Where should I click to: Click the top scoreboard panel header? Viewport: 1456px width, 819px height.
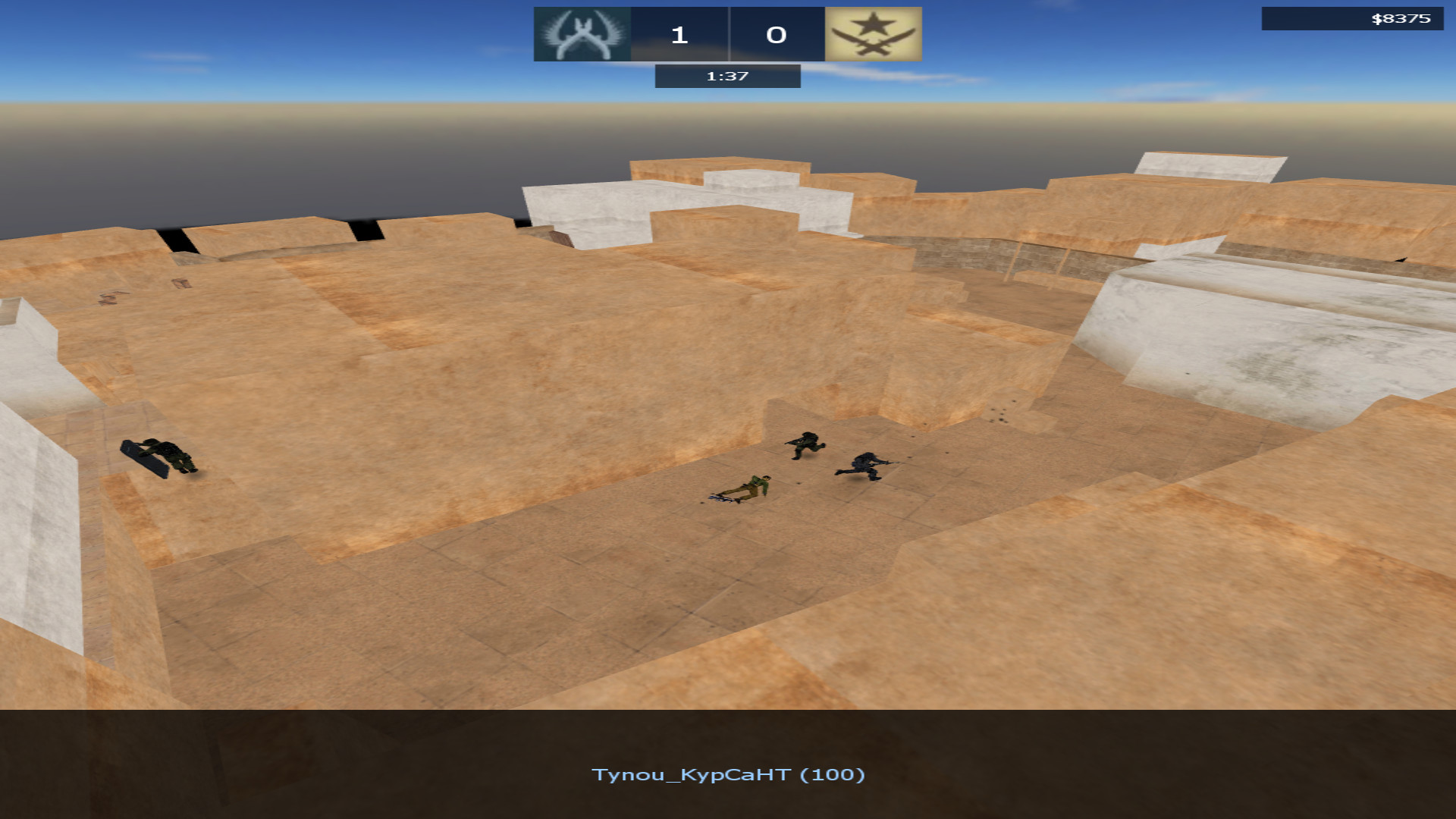pos(726,34)
